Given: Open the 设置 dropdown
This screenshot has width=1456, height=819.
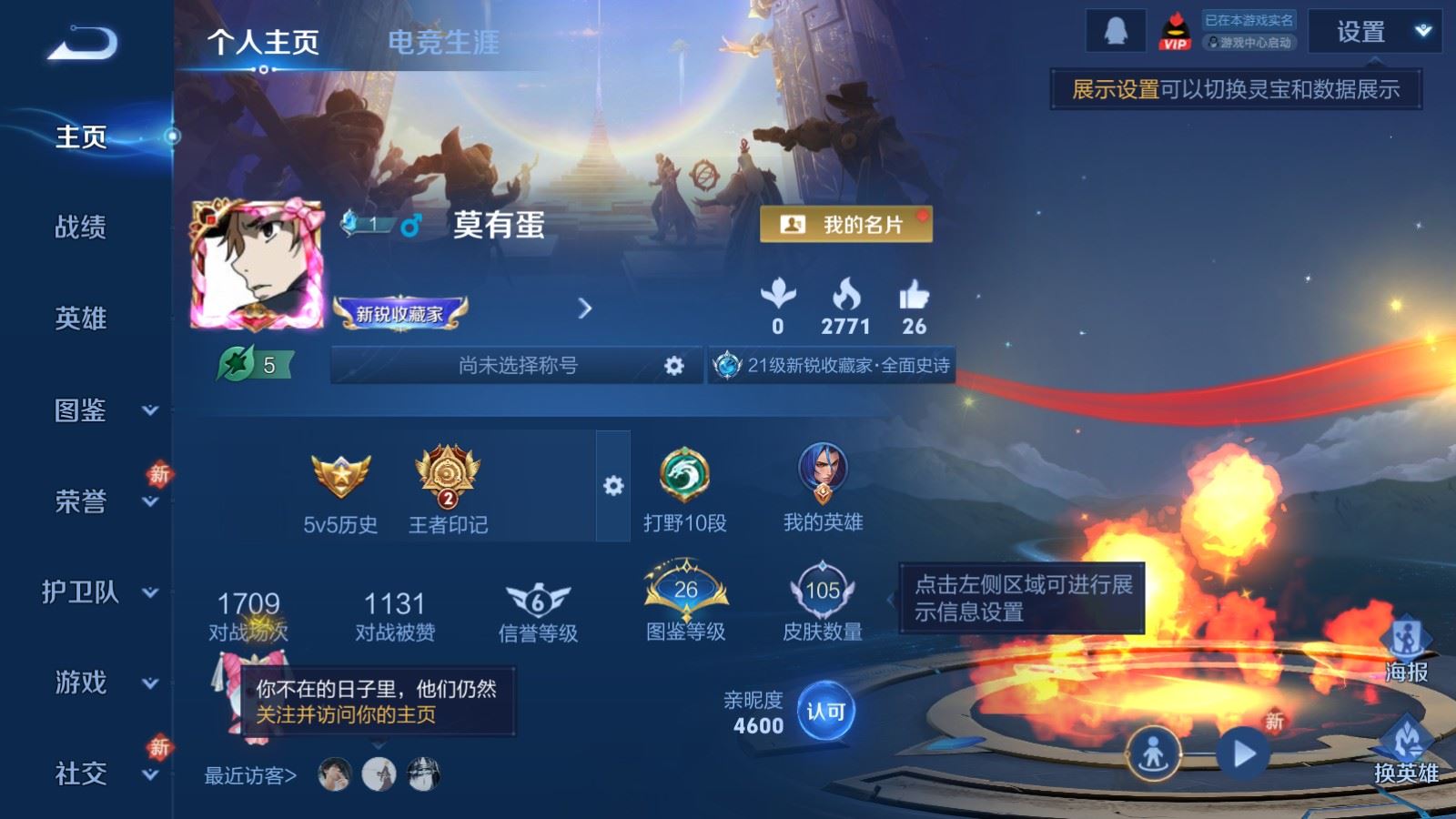Looking at the screenshot, I should [x=1374, y=33].
